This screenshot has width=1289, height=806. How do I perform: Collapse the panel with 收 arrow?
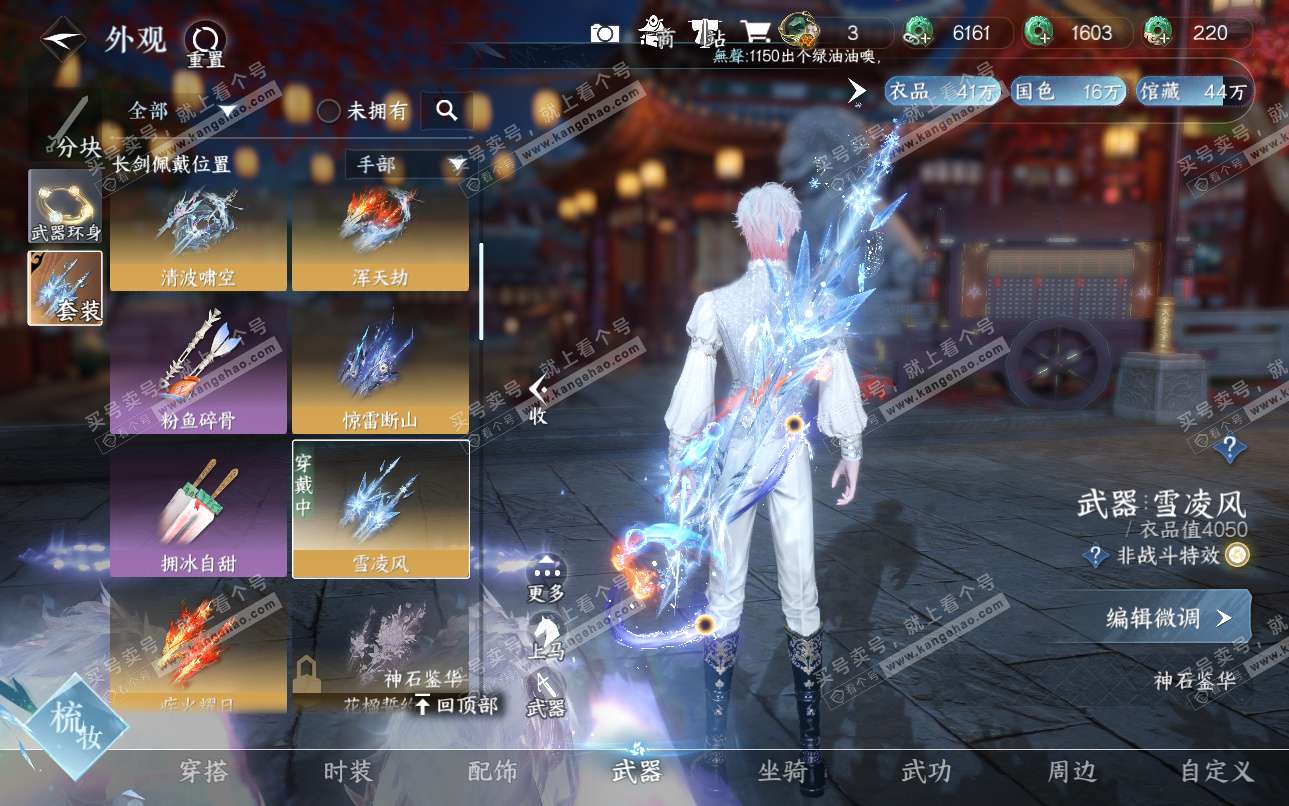(538, 398)
